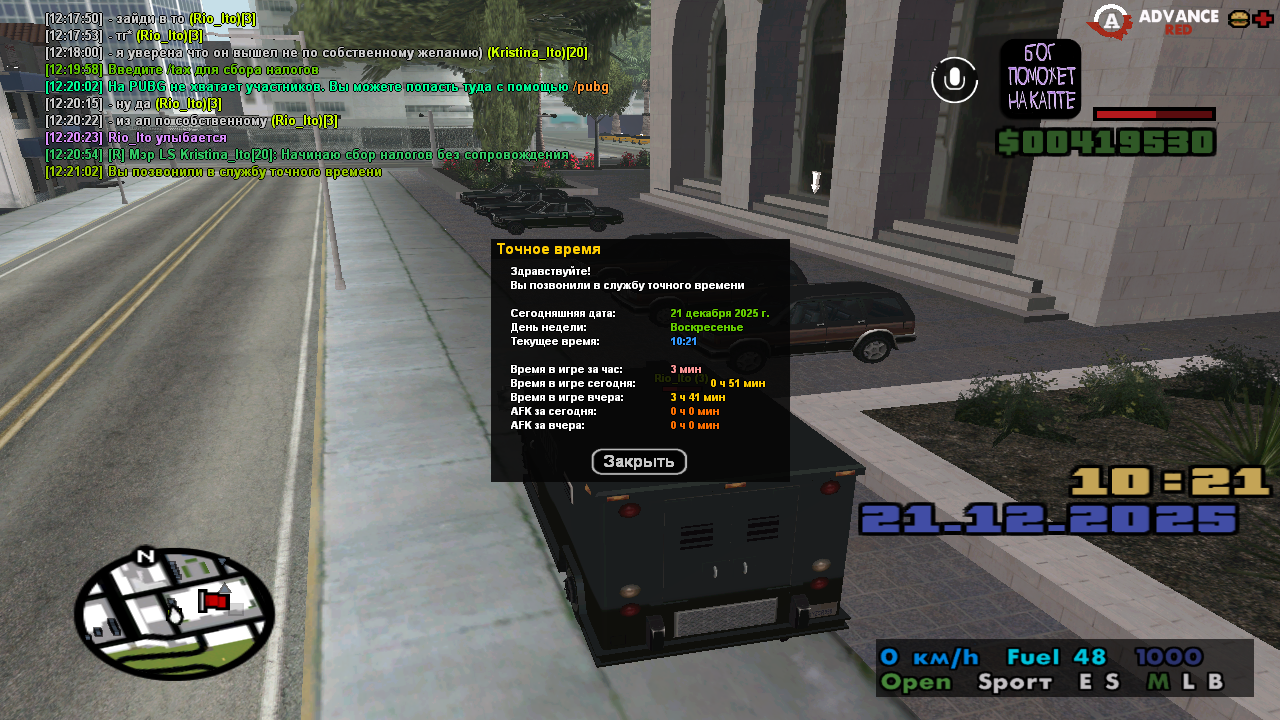Open the circular minimap radar

point(174,612)
